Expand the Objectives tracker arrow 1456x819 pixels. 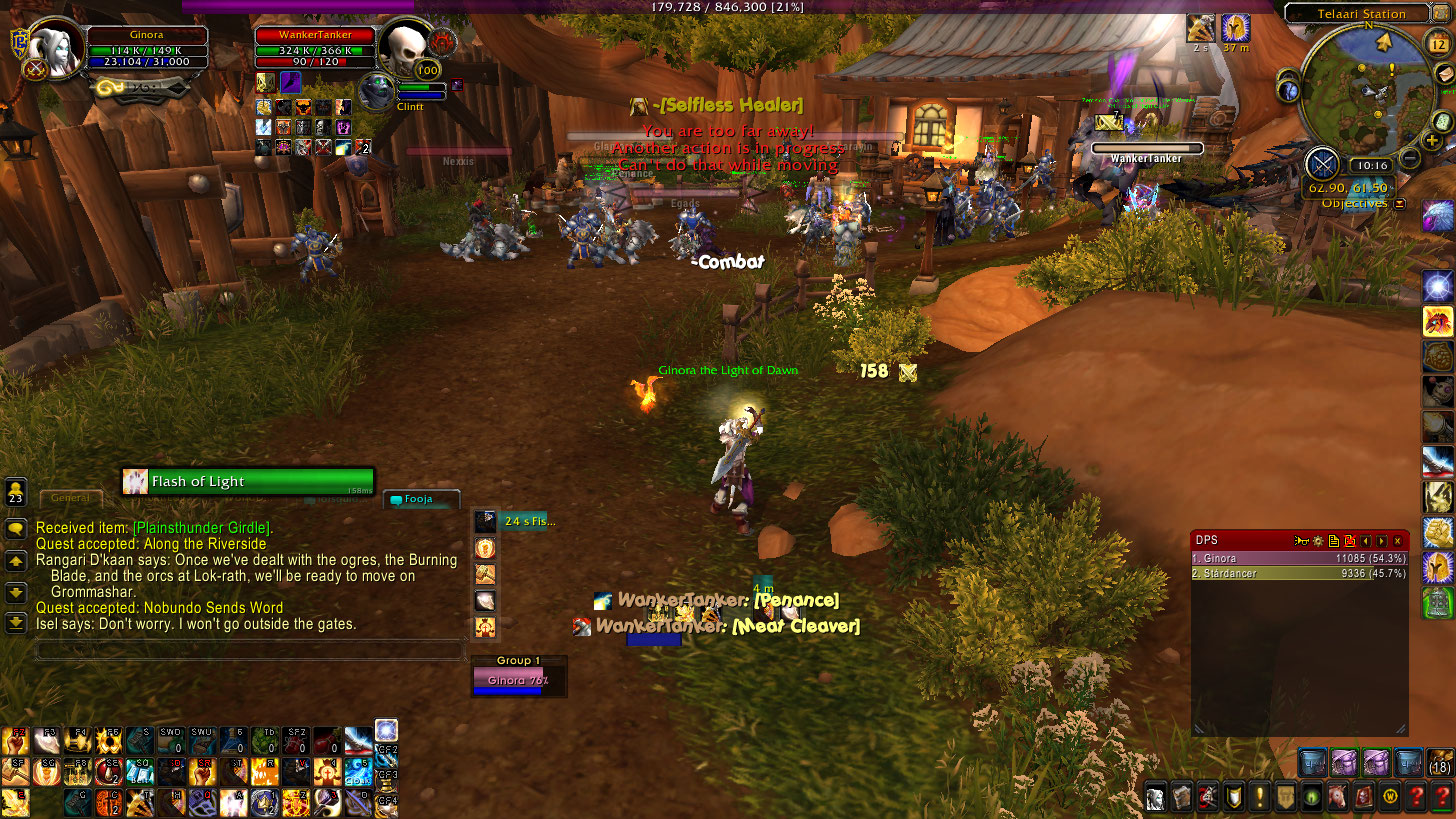point(1400,204)
